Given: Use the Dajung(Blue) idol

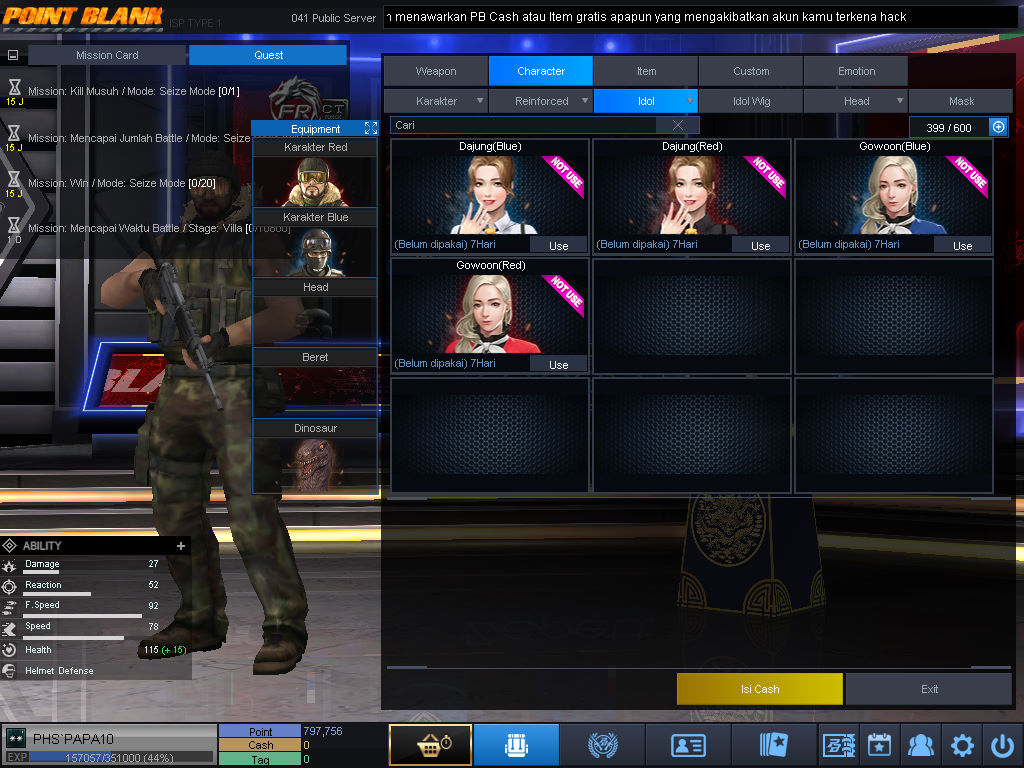Looking at the screenshot, I should click(558, 245).
